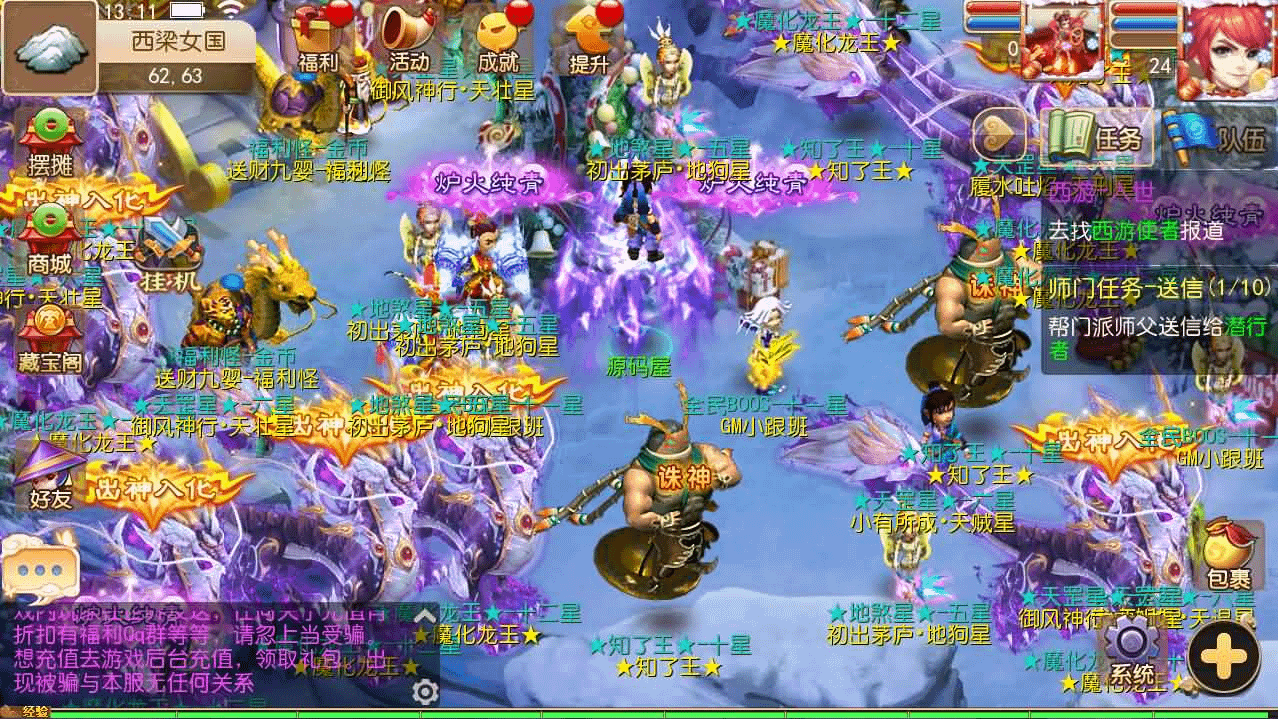The height and width of the screenshot is (719, 1278).
Task: Open chat settings gear
Action: (426, 691)
